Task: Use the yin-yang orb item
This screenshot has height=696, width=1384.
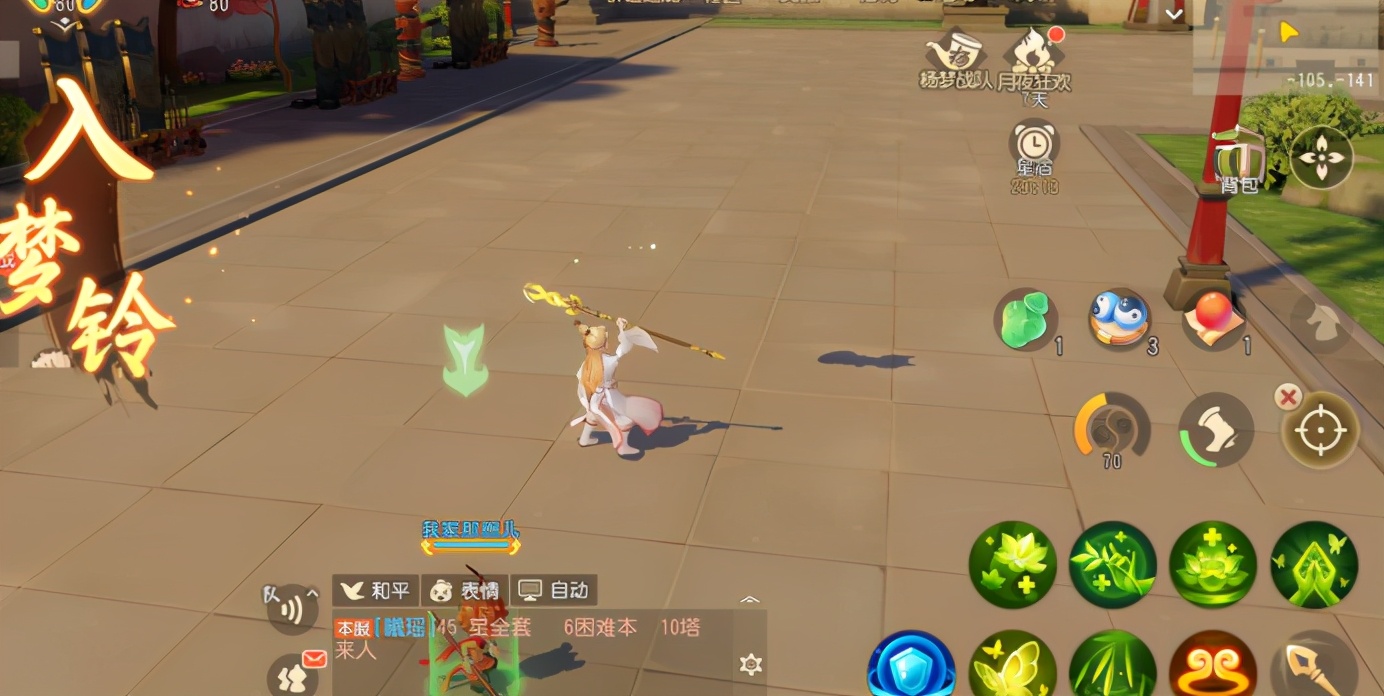Action: coord(1118,319)
